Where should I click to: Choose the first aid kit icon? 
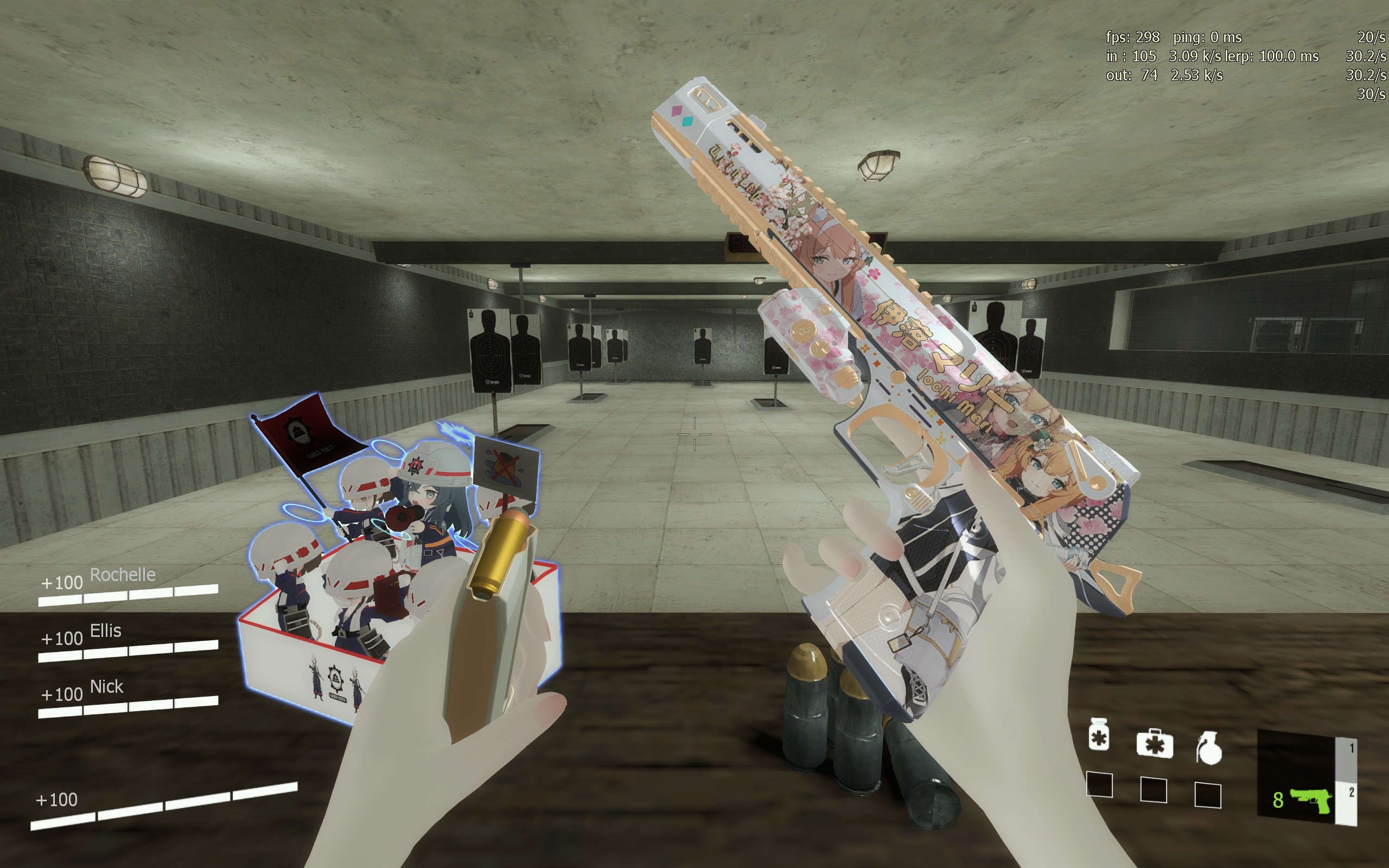(x=1154, y=744)
